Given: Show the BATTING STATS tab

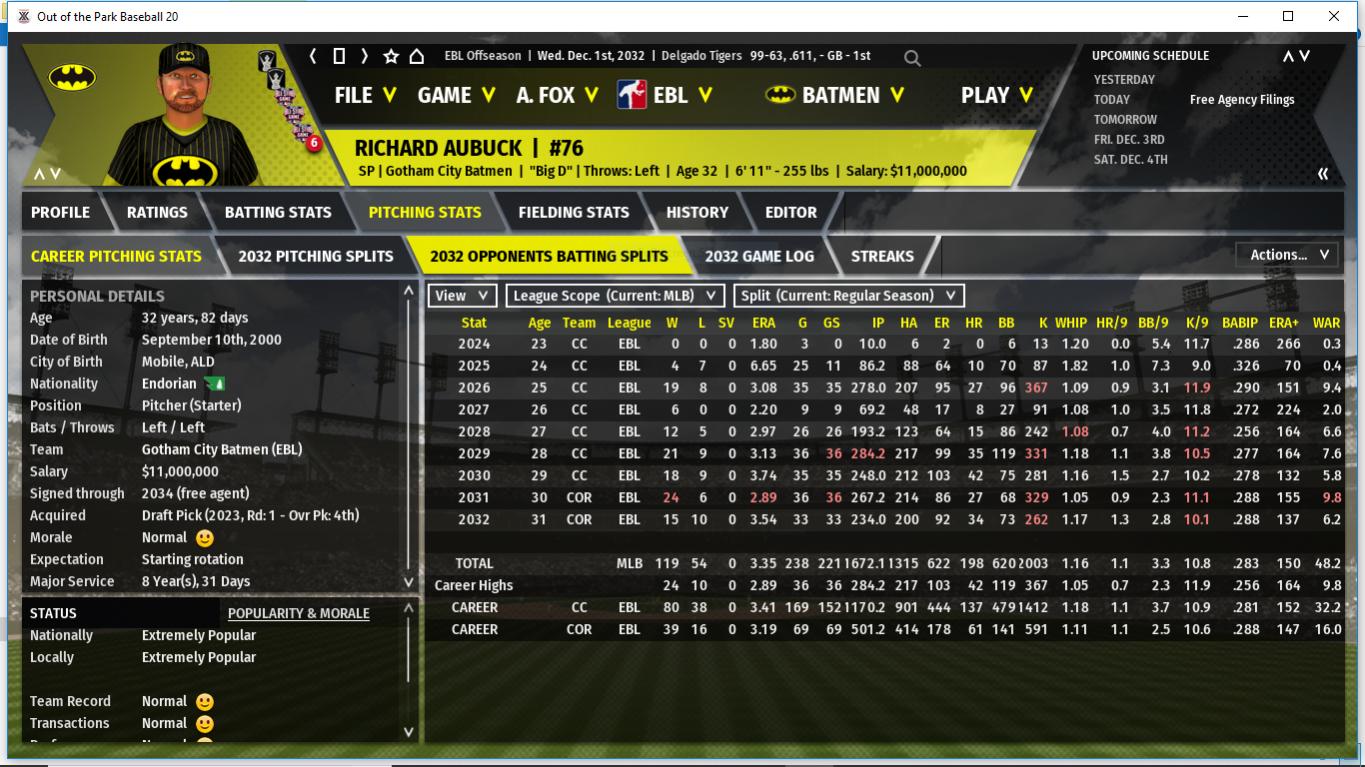Looking at the screenshot, I should point(278,212).
